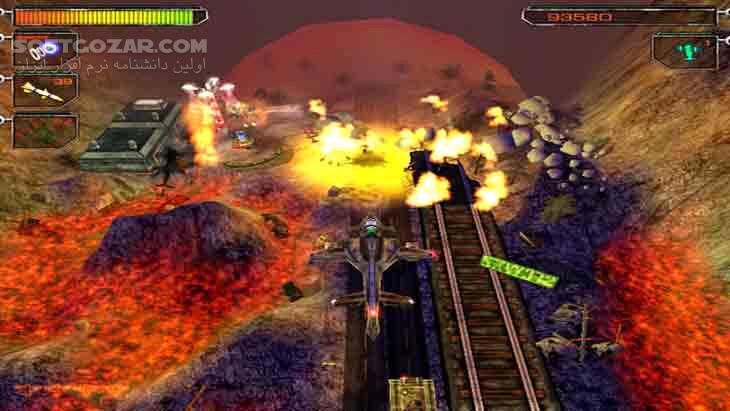The width and height of the screenshot is (730, 411).
Task: Select the chain-ring weapon slot
Action: pyautogui.click(x=44, y=50)
